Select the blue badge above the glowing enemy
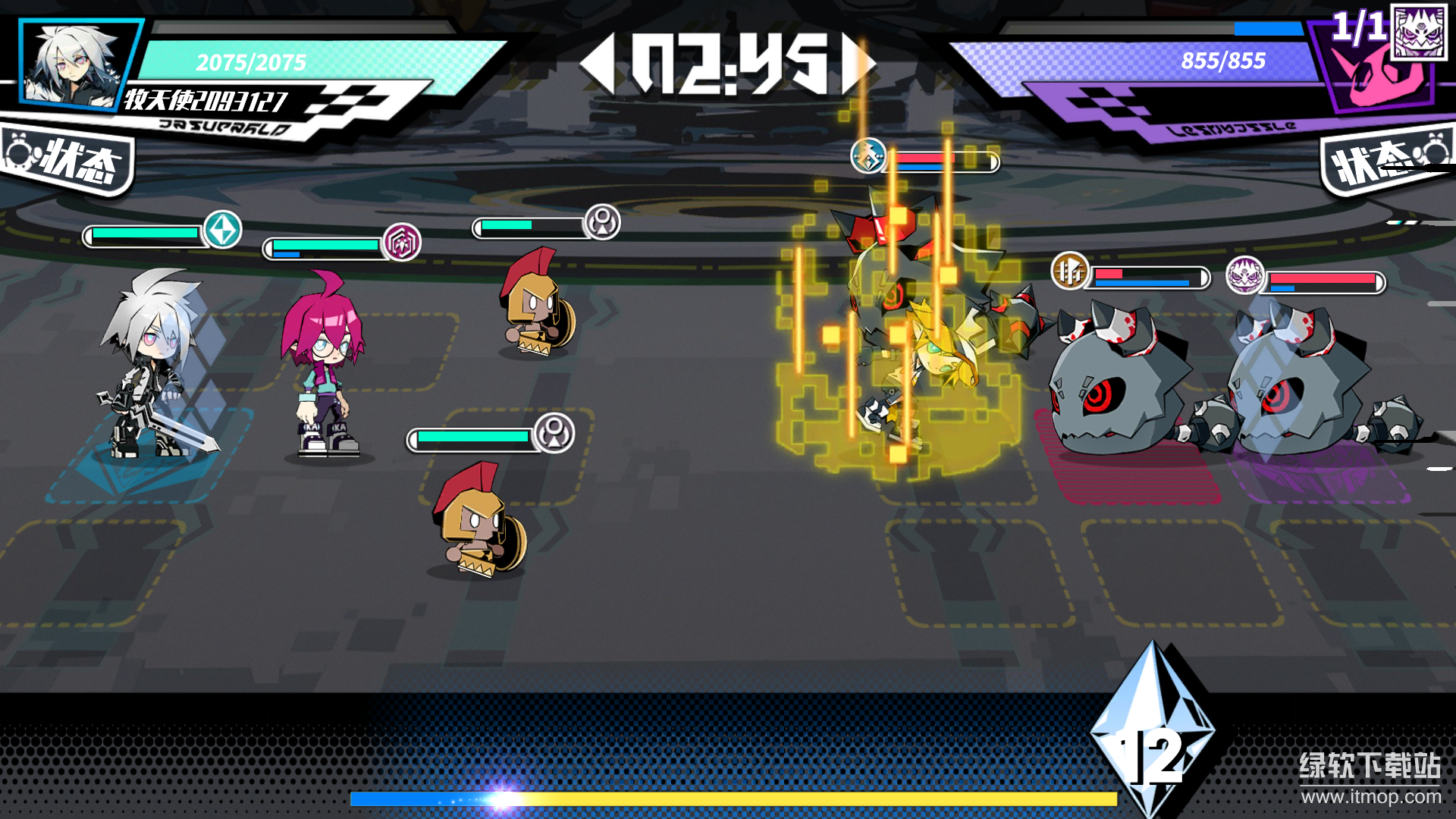 tap(868, 156)
